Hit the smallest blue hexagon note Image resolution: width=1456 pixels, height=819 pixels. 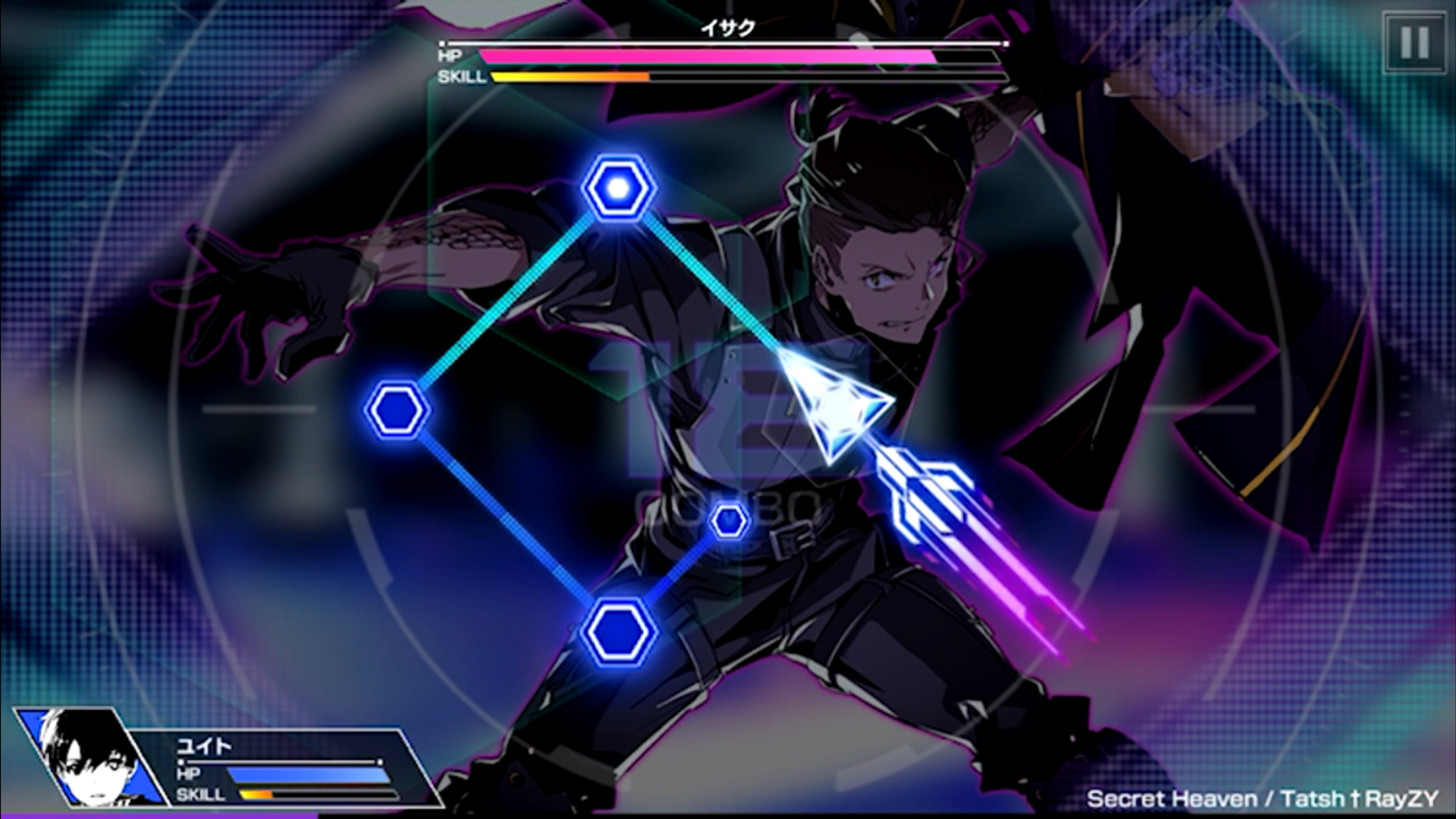coord(729,521)
